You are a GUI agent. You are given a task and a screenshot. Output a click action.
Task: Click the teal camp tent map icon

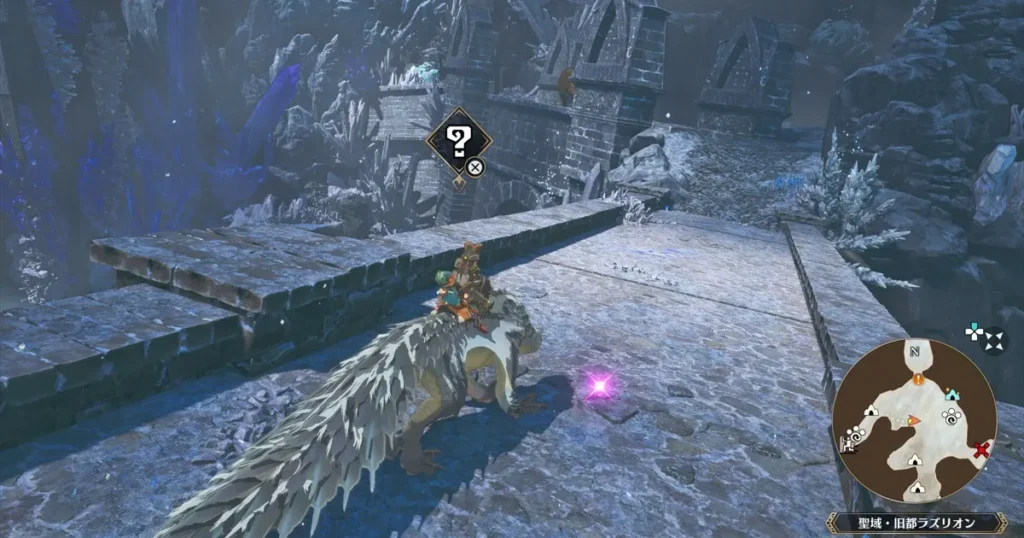(949, 394)
